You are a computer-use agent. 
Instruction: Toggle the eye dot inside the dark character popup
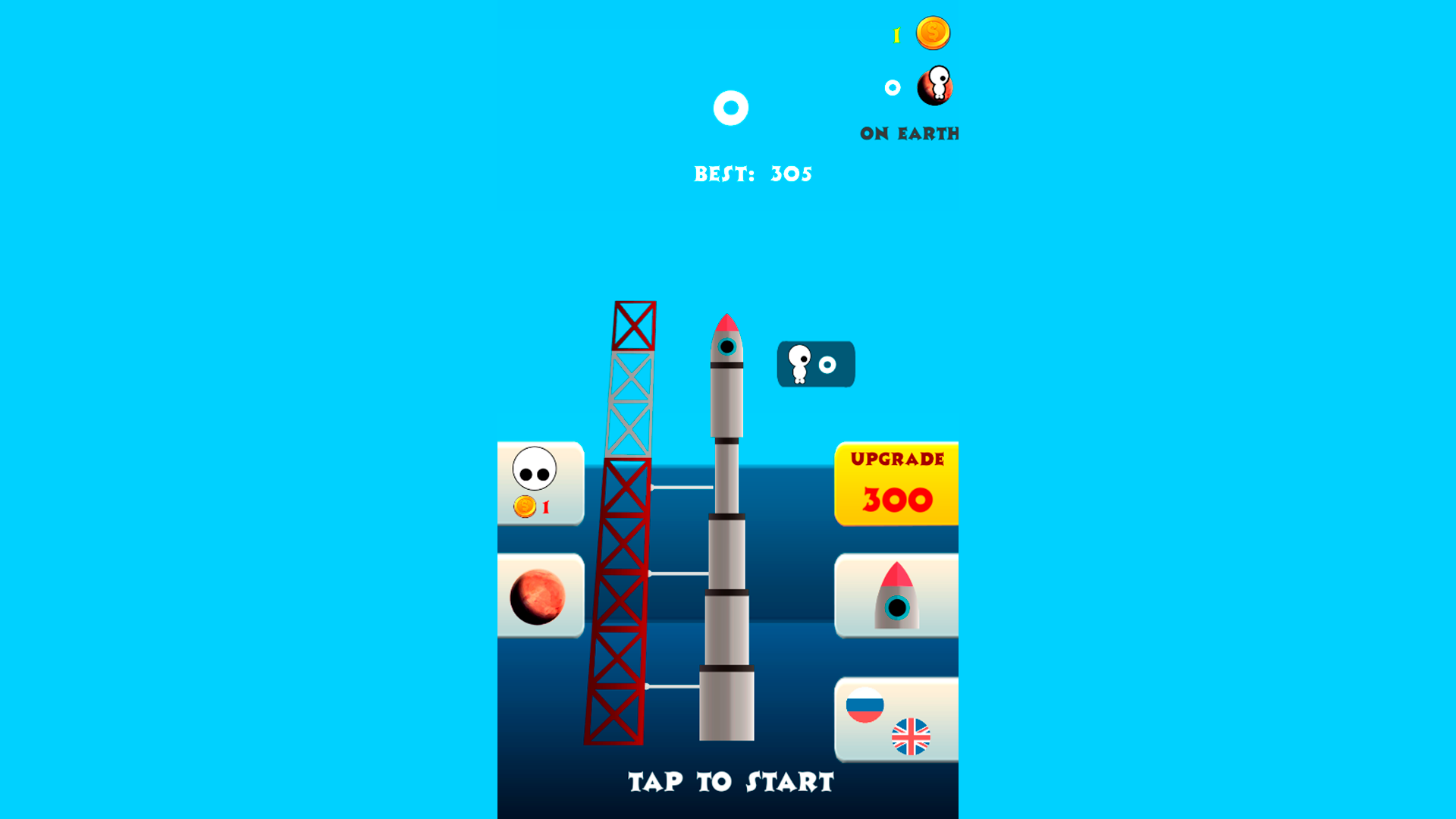point(828,365)
